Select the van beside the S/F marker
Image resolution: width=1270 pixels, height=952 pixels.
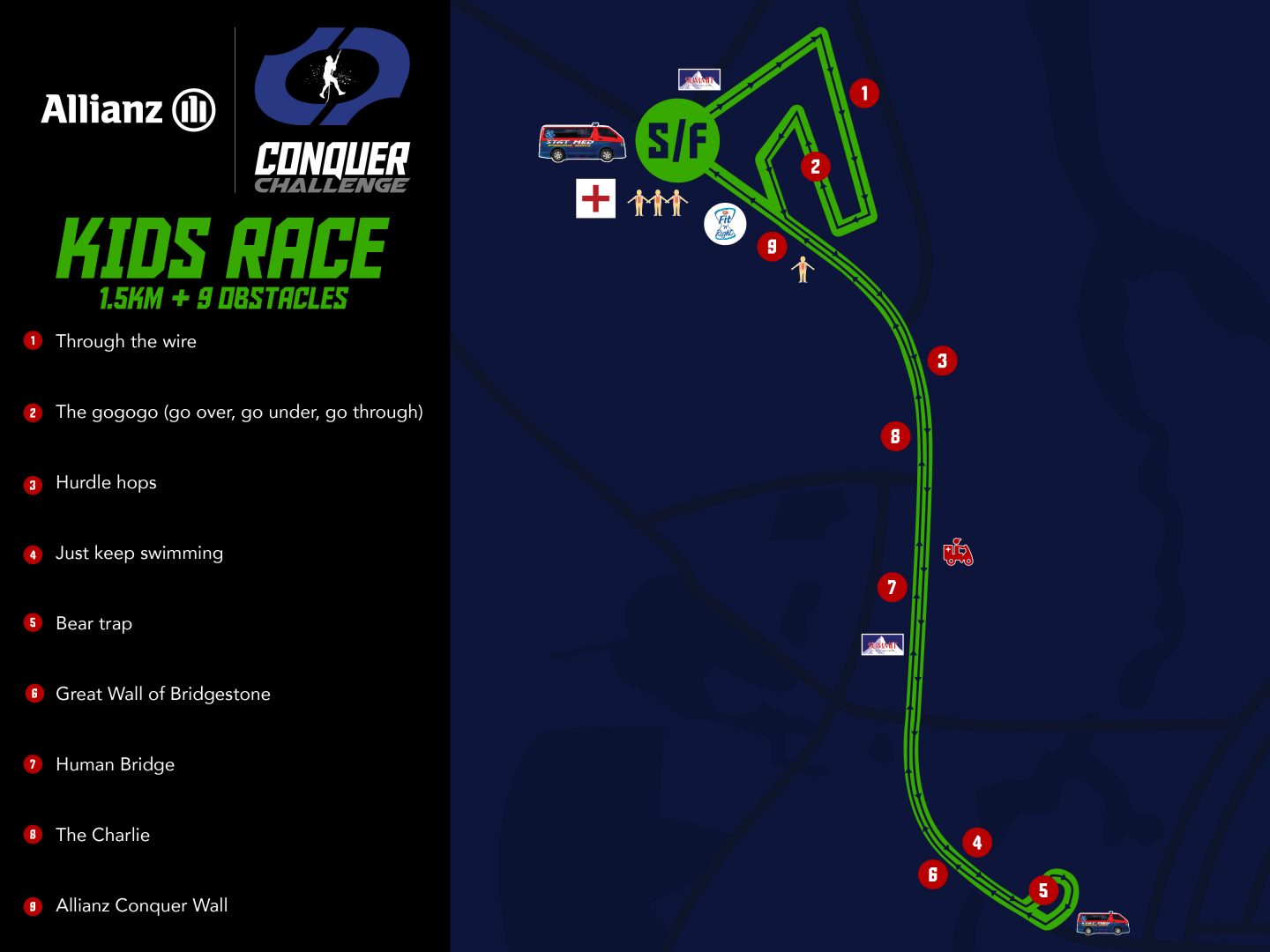(581, 143)
